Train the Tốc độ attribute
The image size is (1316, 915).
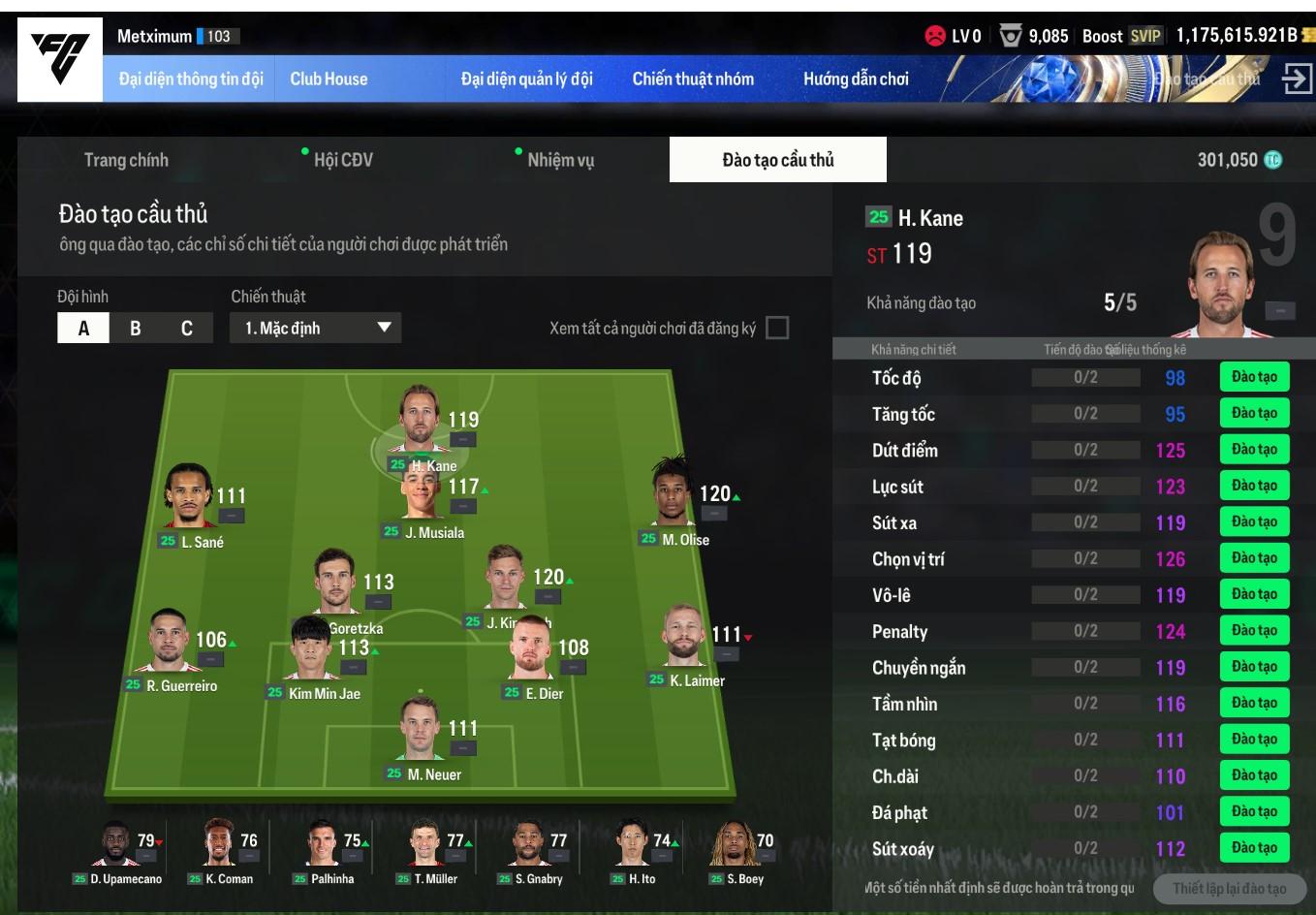pyautogui.click(x=1254, y=377)
